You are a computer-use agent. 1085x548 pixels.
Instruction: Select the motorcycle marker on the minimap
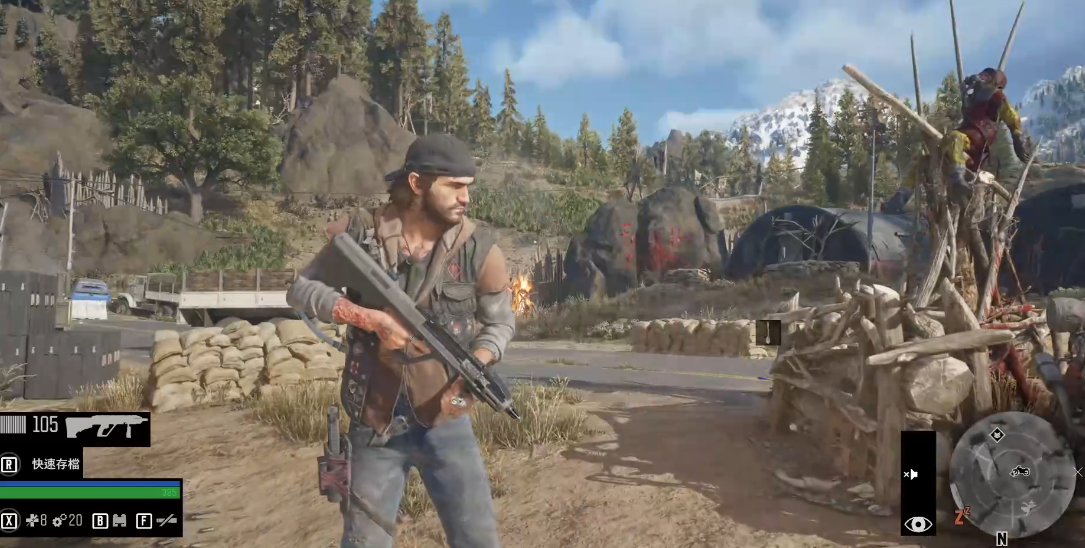pos(1019,471)
